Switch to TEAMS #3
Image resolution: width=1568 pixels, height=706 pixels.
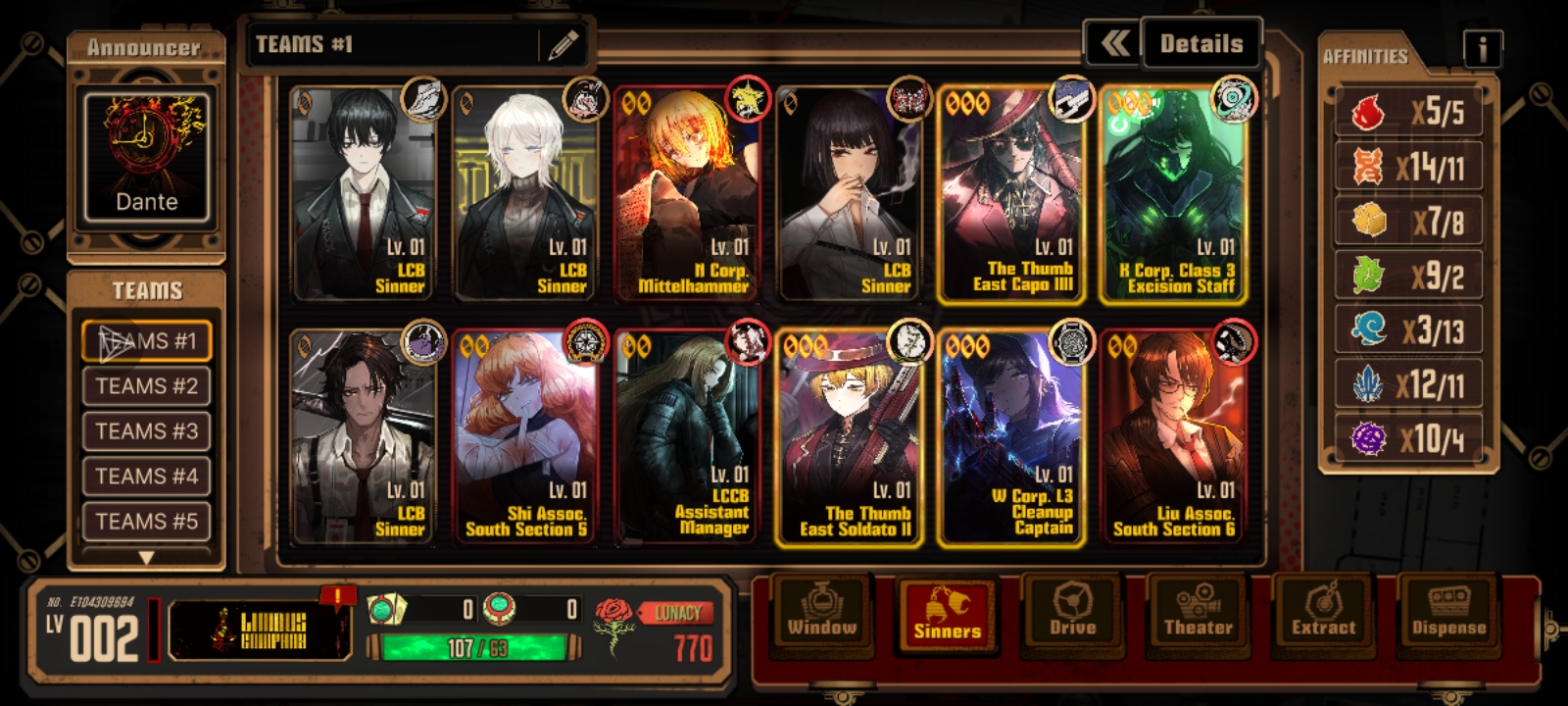tap(147, 431)
